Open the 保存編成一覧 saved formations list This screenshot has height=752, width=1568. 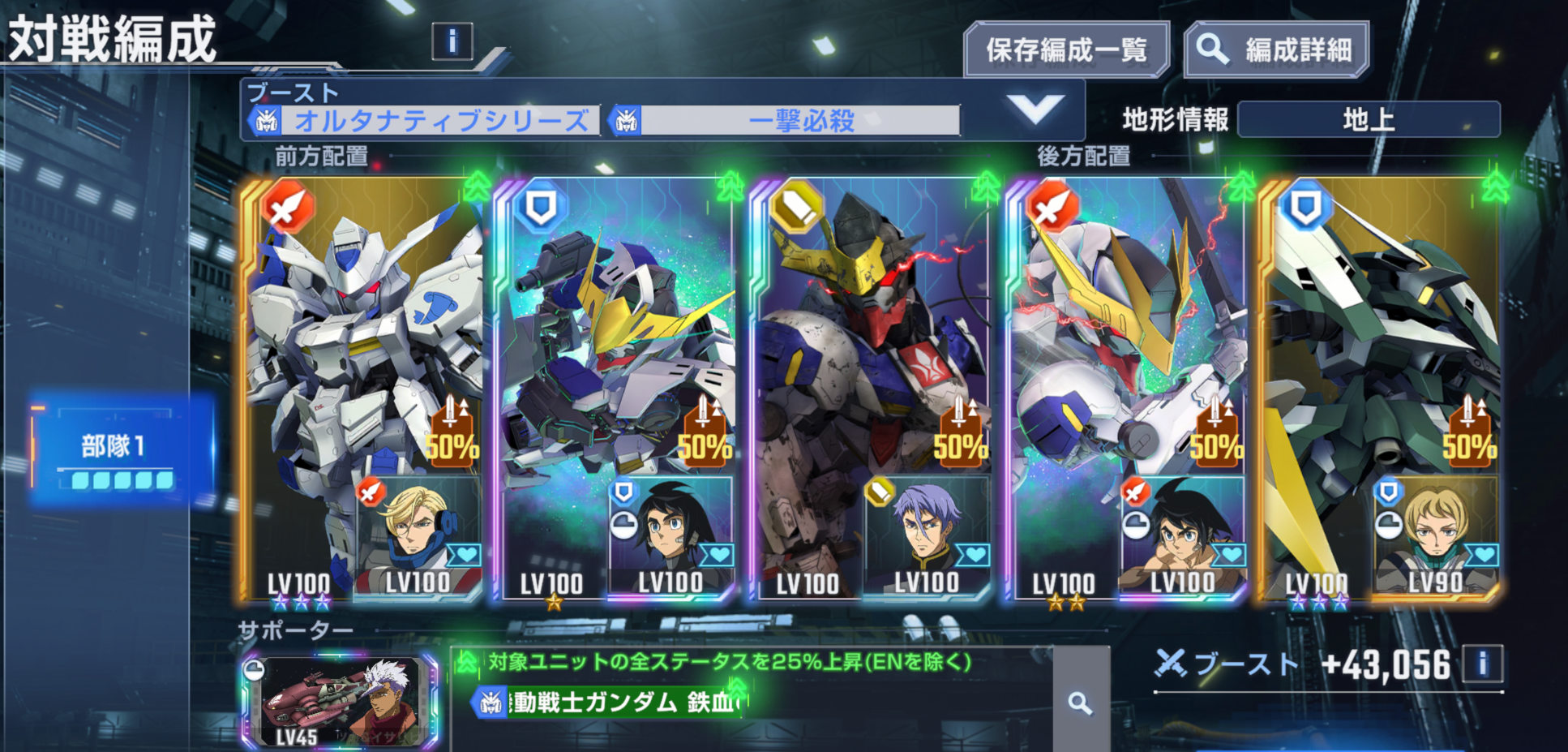tap(1065, 50)
